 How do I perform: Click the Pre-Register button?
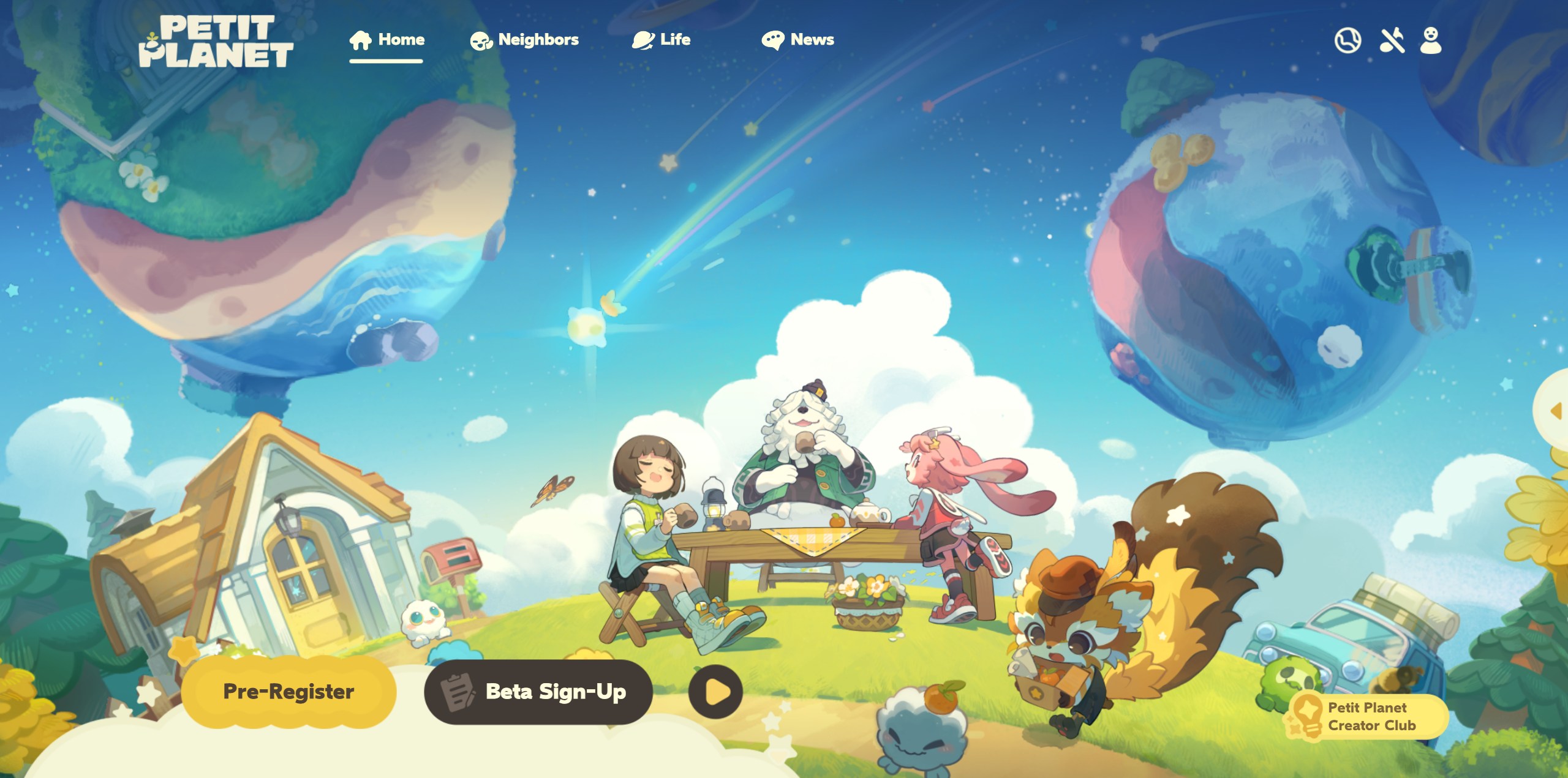click(288, 690)
